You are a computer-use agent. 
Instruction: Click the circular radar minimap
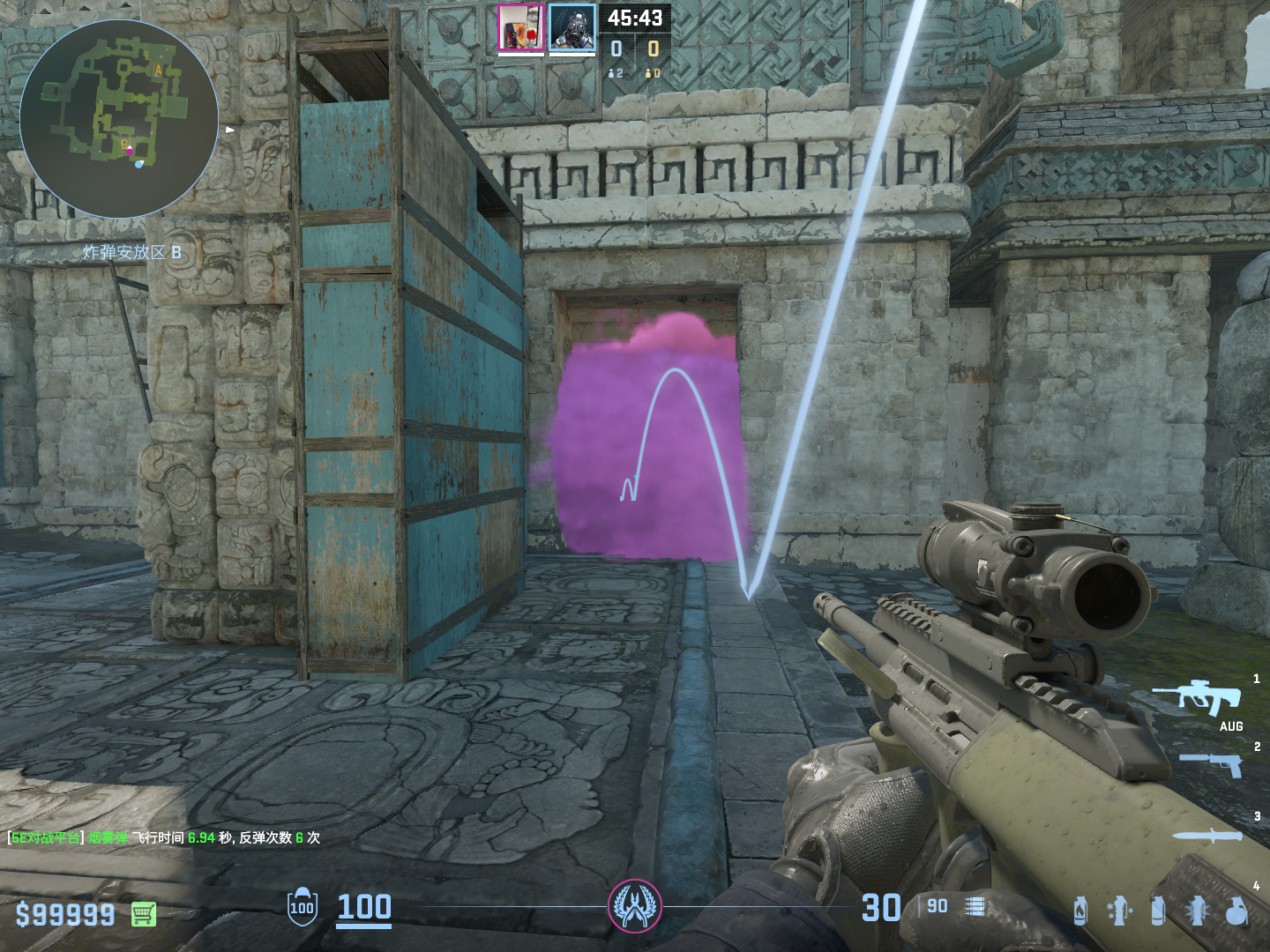(119, 119)
